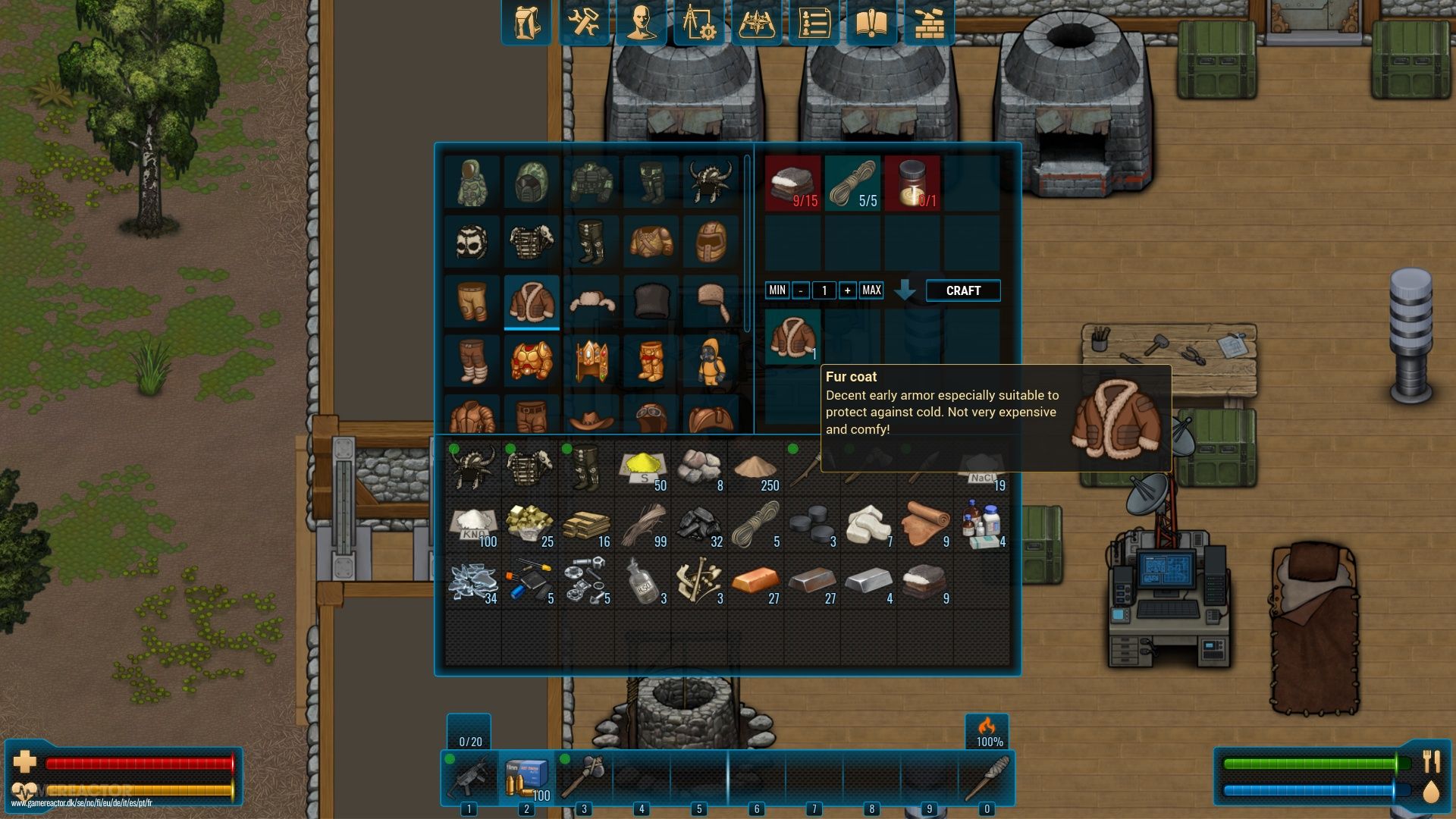Open the backpack inventory menu
Screen dimensions: 1456x819
(x=526, y=23)
